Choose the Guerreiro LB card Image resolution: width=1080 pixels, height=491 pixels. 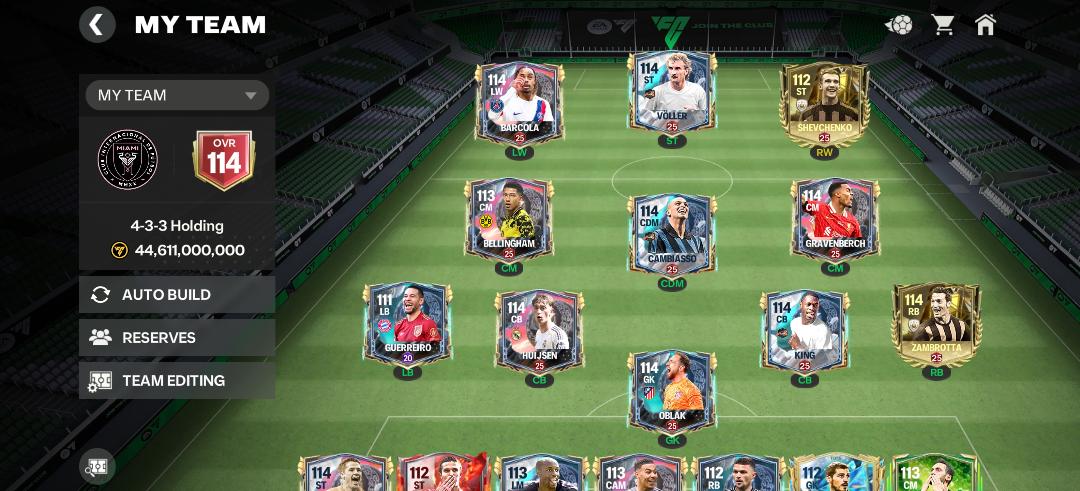[x=407, y=325]
